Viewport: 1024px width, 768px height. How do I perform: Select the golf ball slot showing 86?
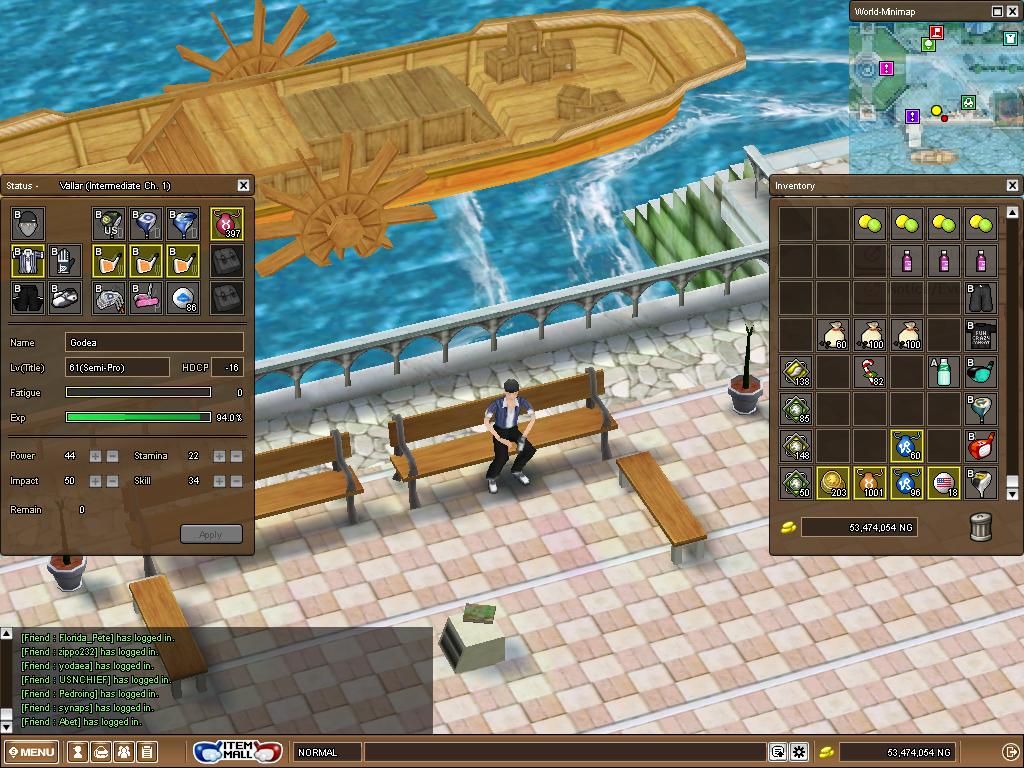pyautogui.click(x=183, y=298)
